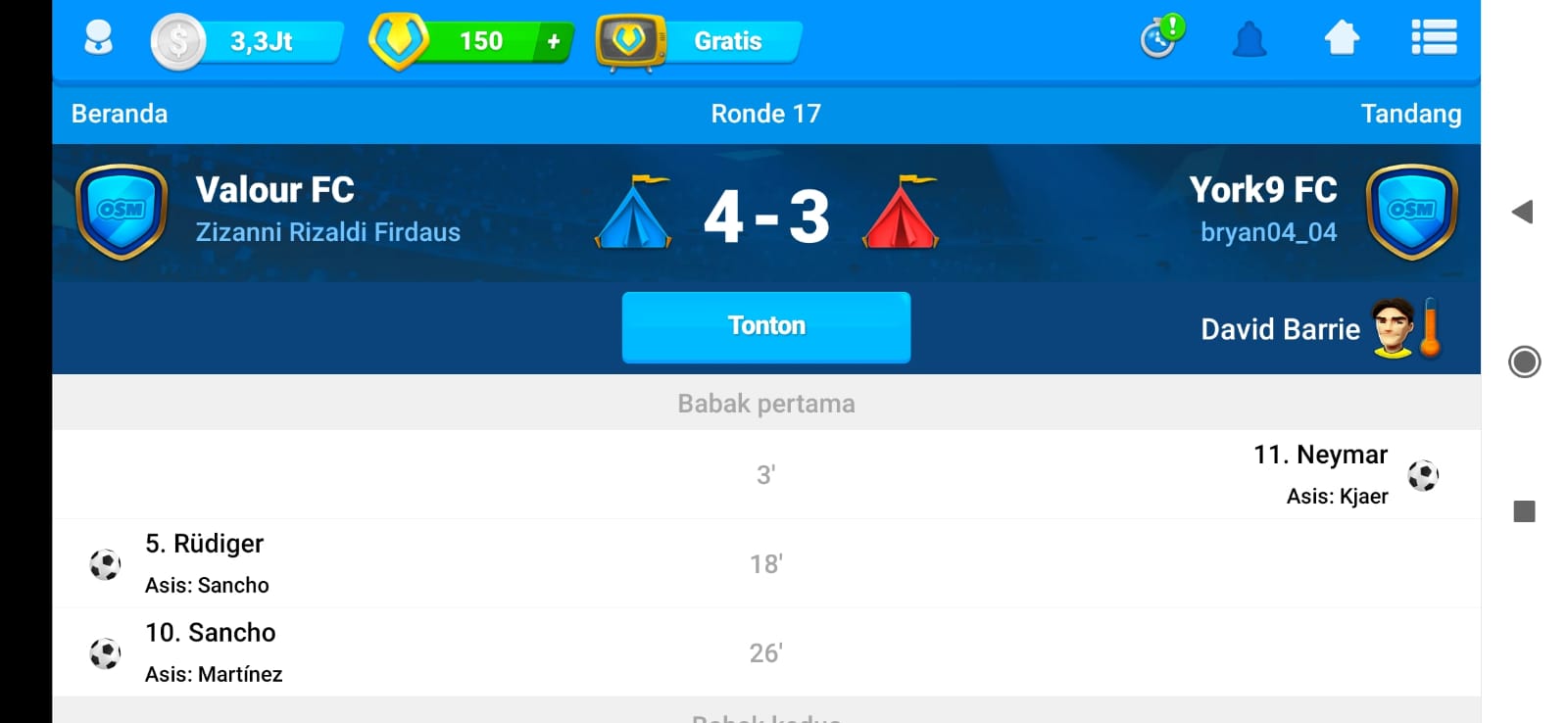1568x723 pixels.
Task: Watch a Gratis video for coins
Action: (x=700, y=42)
